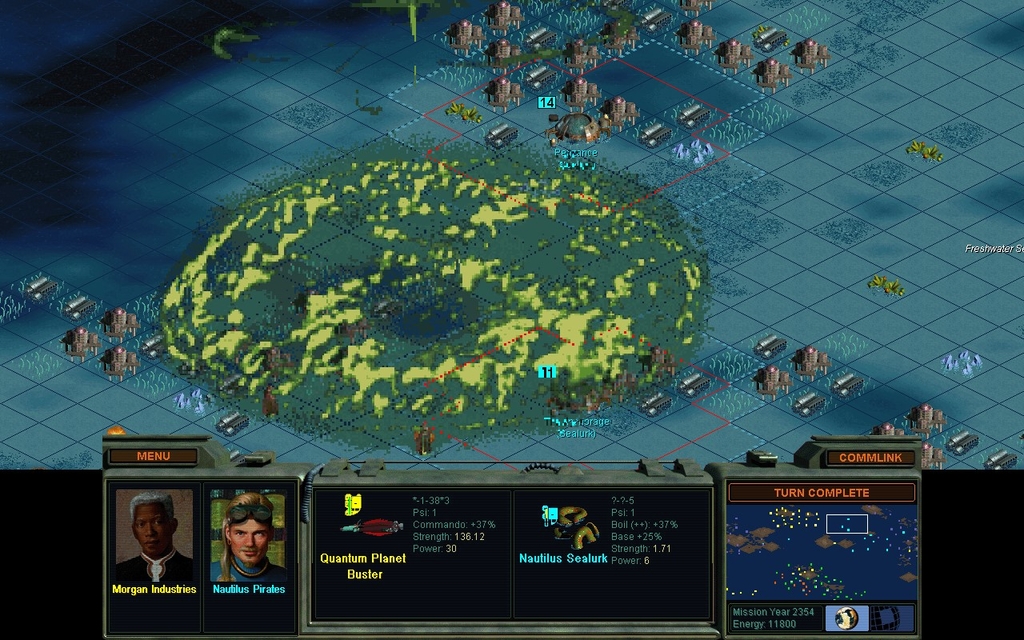Select the Morgan Industries leader portrait

point(154,536)
